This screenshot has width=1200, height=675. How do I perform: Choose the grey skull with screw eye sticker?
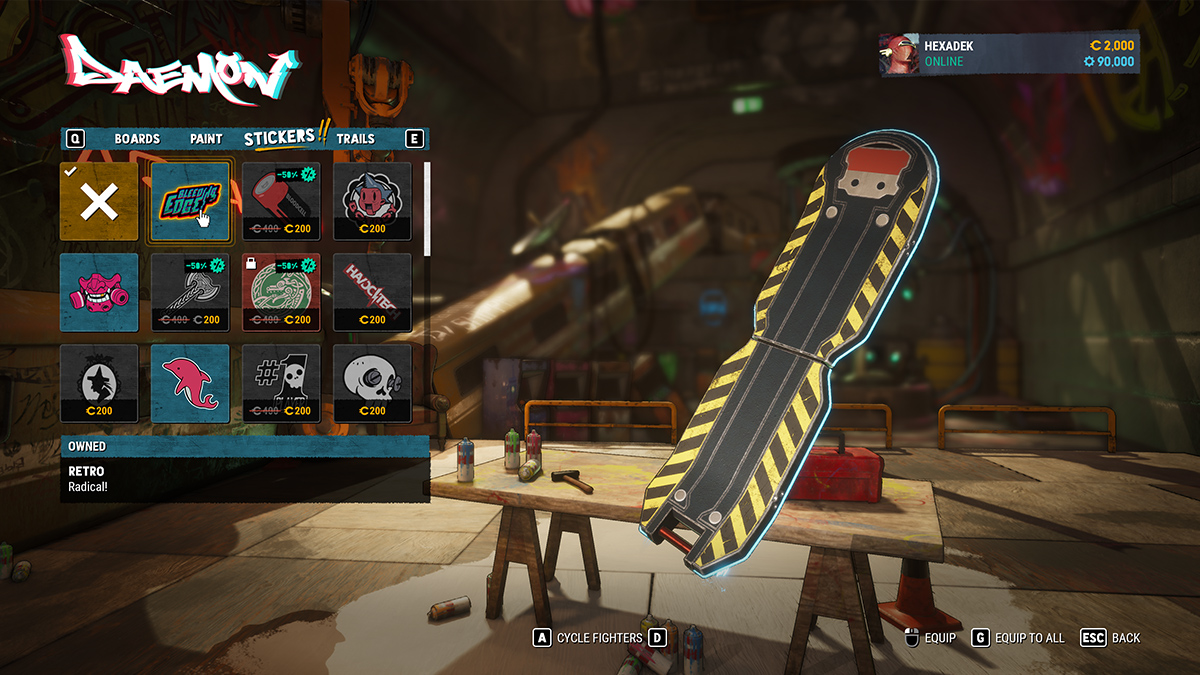[372, 383]
